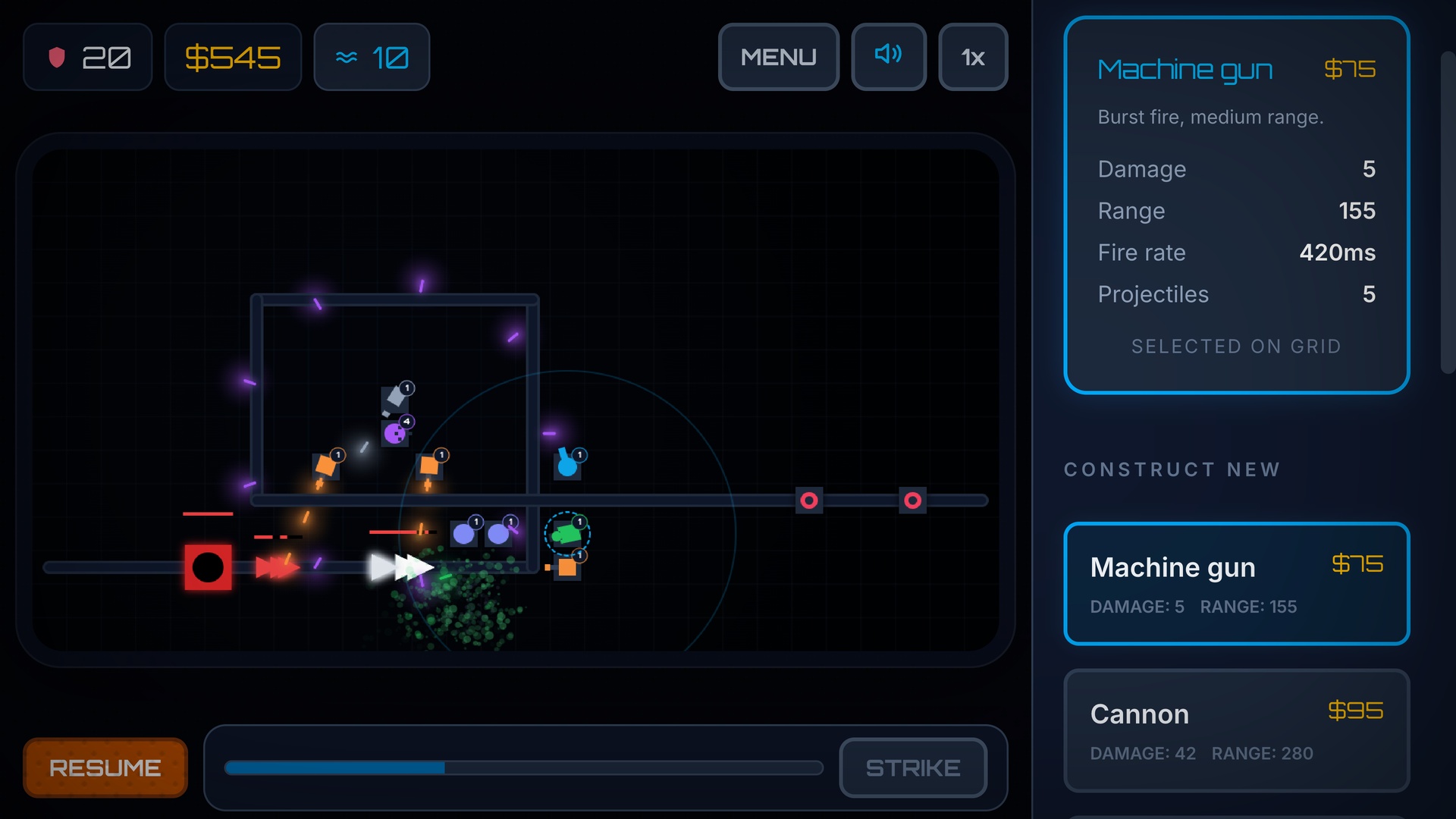Viewport: 1456px width, 819px height.
Task: Expand the Cannon tower details
Action: coord(1236,730)
